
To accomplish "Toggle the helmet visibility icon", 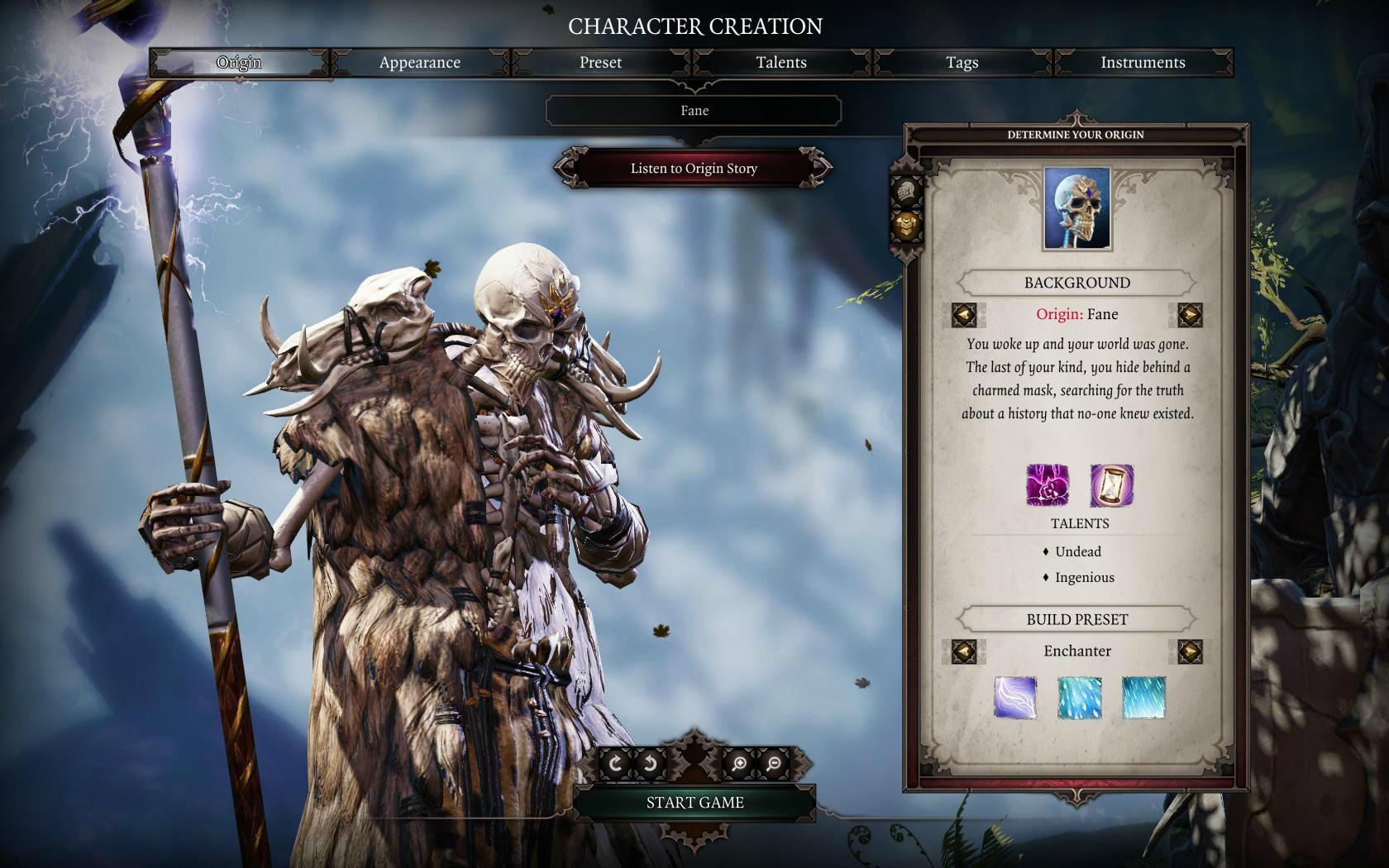I will click(907, 192).
